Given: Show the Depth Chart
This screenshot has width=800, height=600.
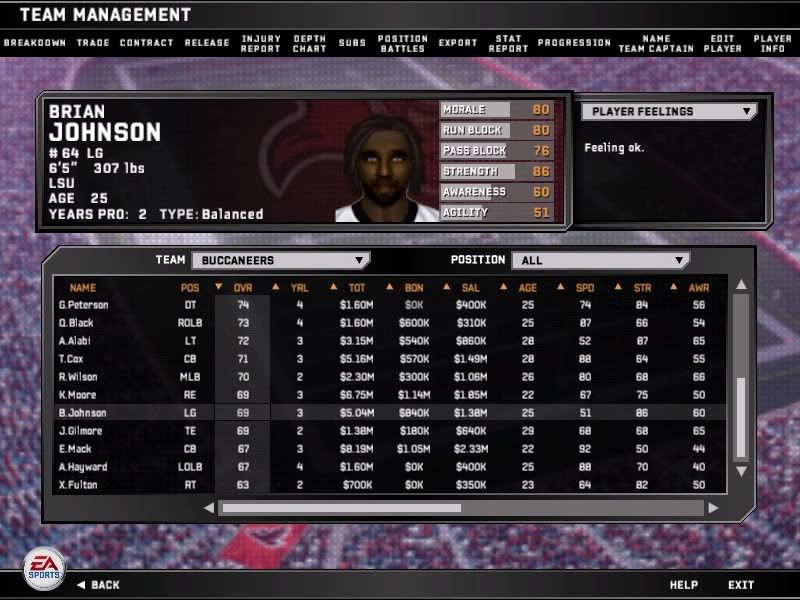Looking at the screenshot, I should pos(310,43).
